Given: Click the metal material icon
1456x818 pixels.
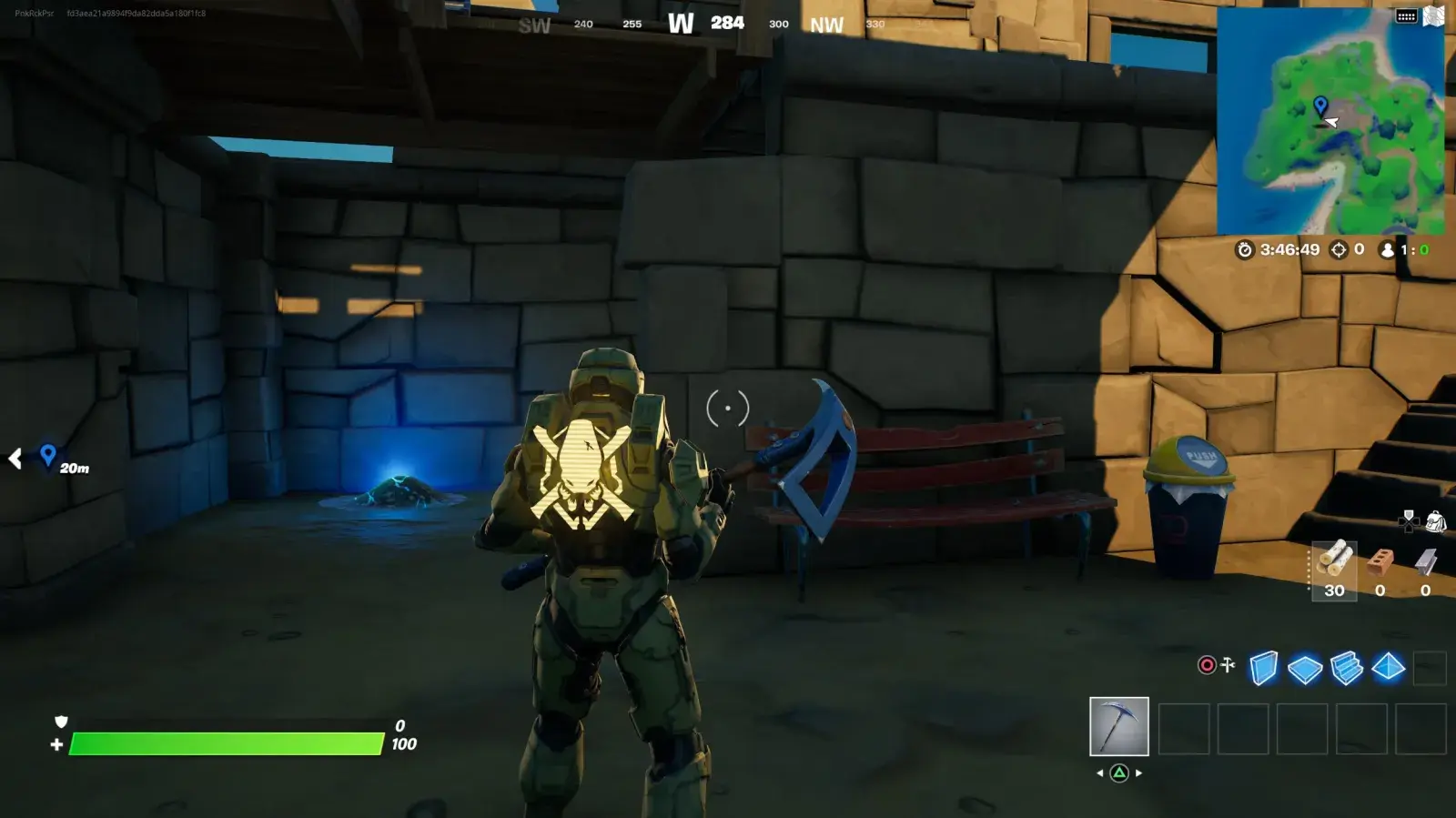Looking at the screenshot, I should [x=1427, y=562].
